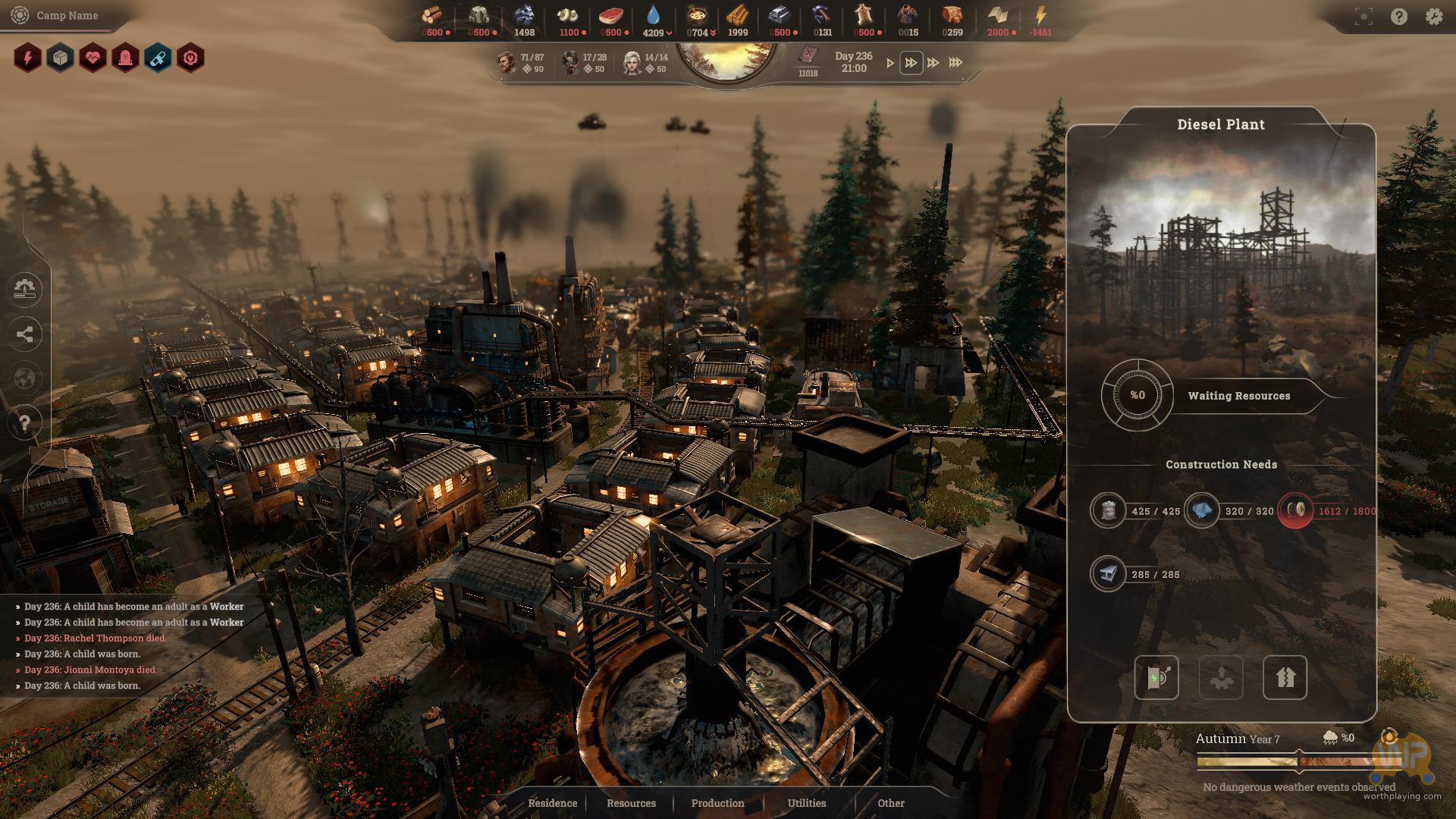1456x819 pixels.
Task: Open the left sidebar question mark help
Action: tap(25, 422)
